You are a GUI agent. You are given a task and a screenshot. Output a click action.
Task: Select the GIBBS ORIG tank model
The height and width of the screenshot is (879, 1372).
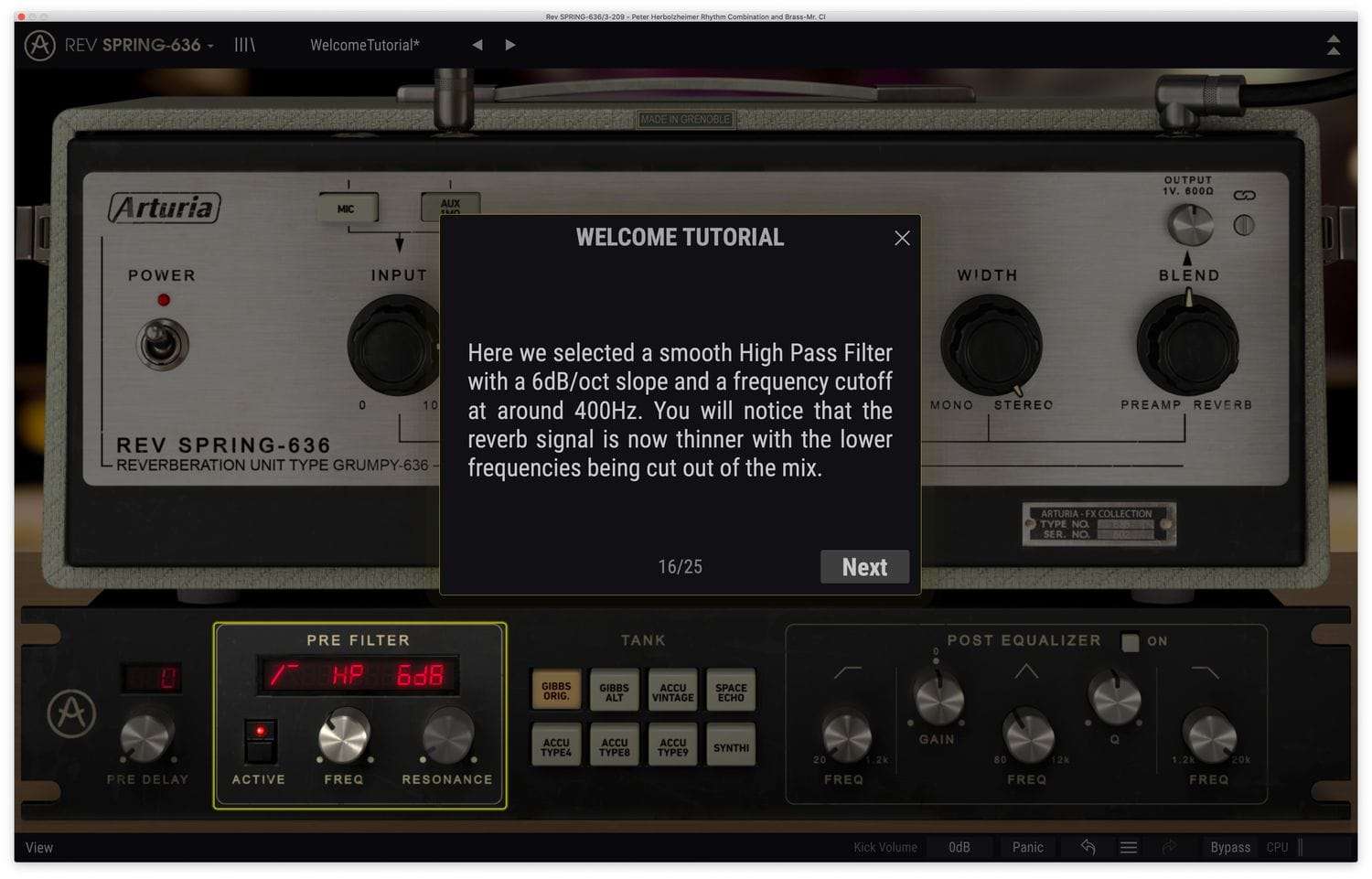pyautogui.click(x=555, y=691)
